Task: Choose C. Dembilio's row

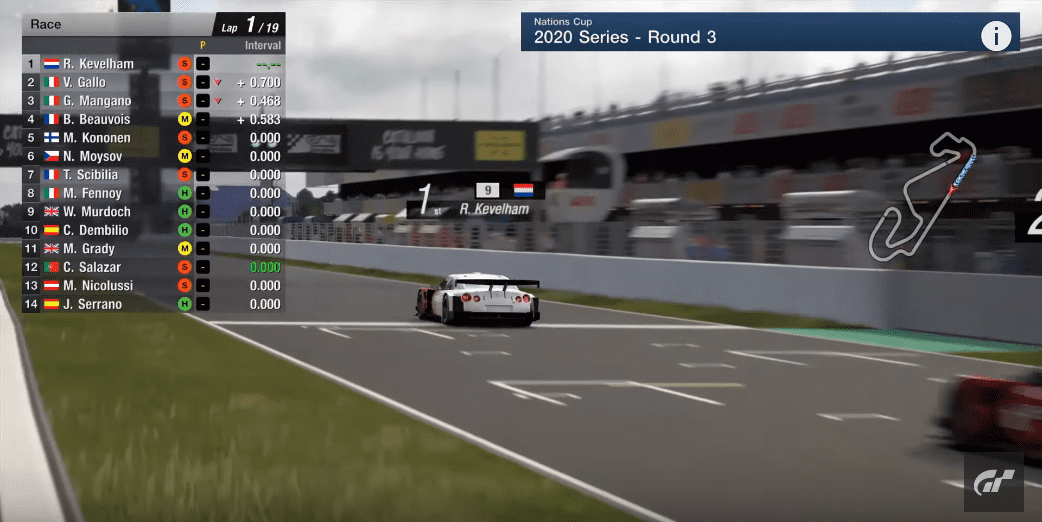Action: (x=96, y=230)
